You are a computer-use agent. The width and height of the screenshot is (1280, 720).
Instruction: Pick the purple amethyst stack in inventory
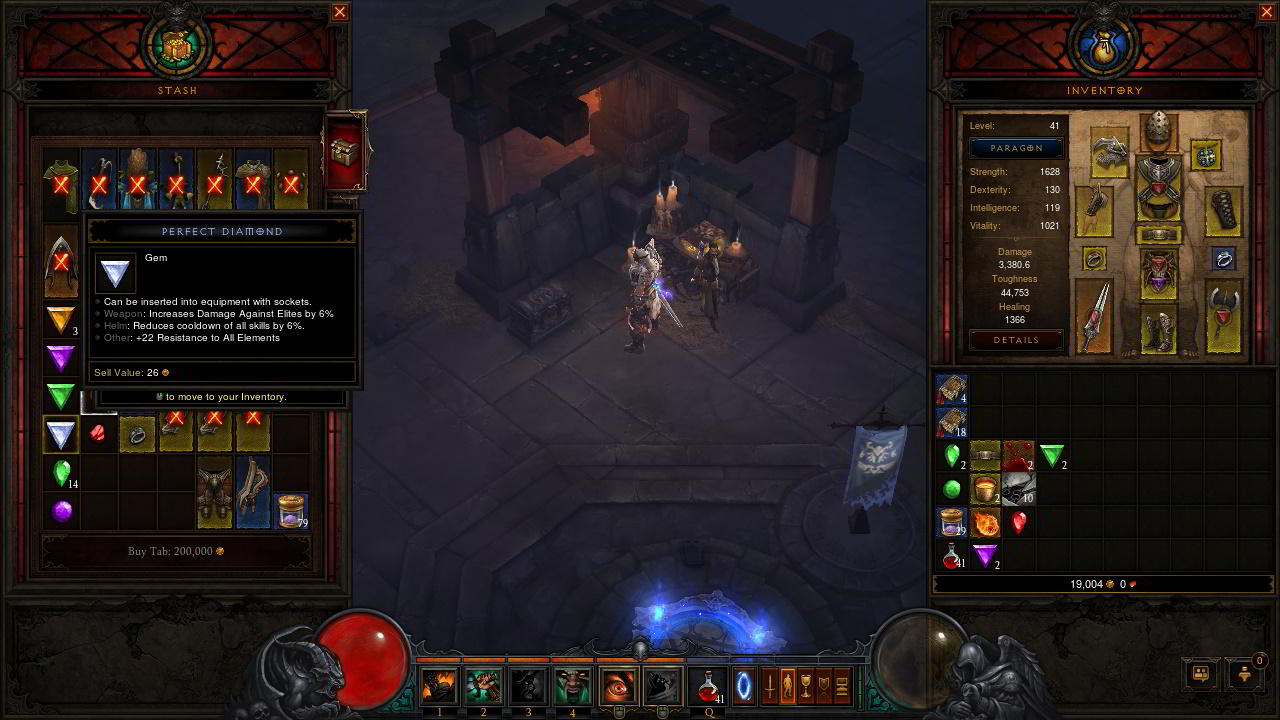(x=986, y=555)
